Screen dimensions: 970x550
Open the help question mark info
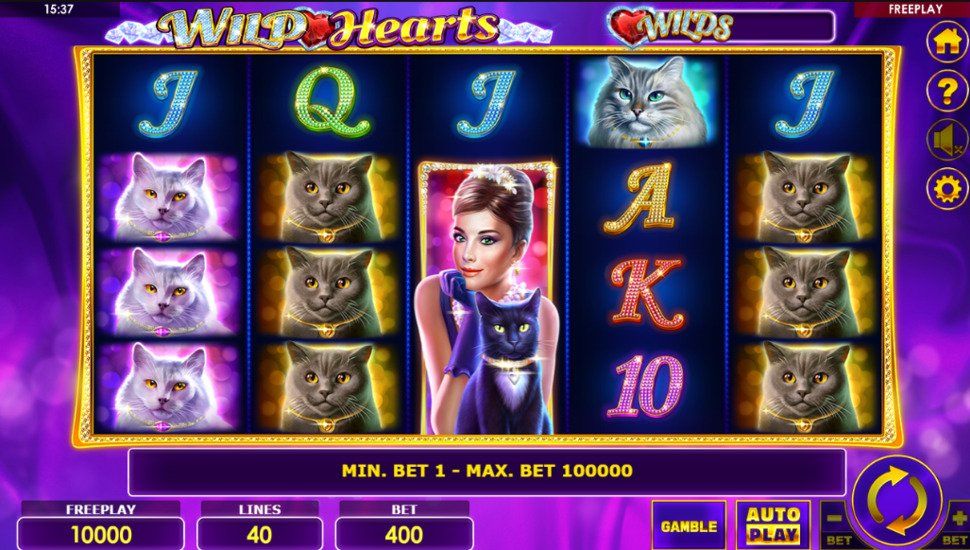(x=946, y=92)
